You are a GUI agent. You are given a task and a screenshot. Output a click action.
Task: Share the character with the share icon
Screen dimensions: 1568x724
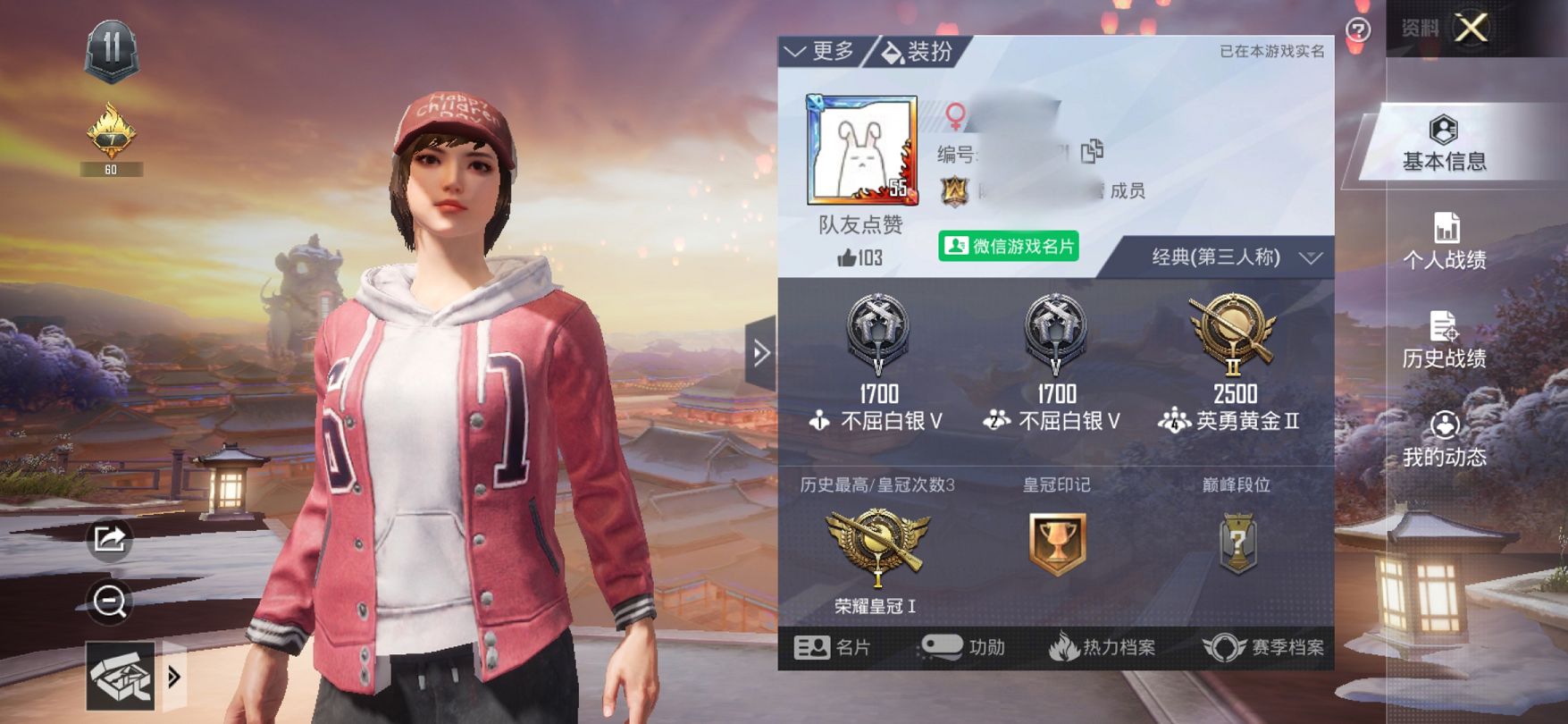[110, 539]
